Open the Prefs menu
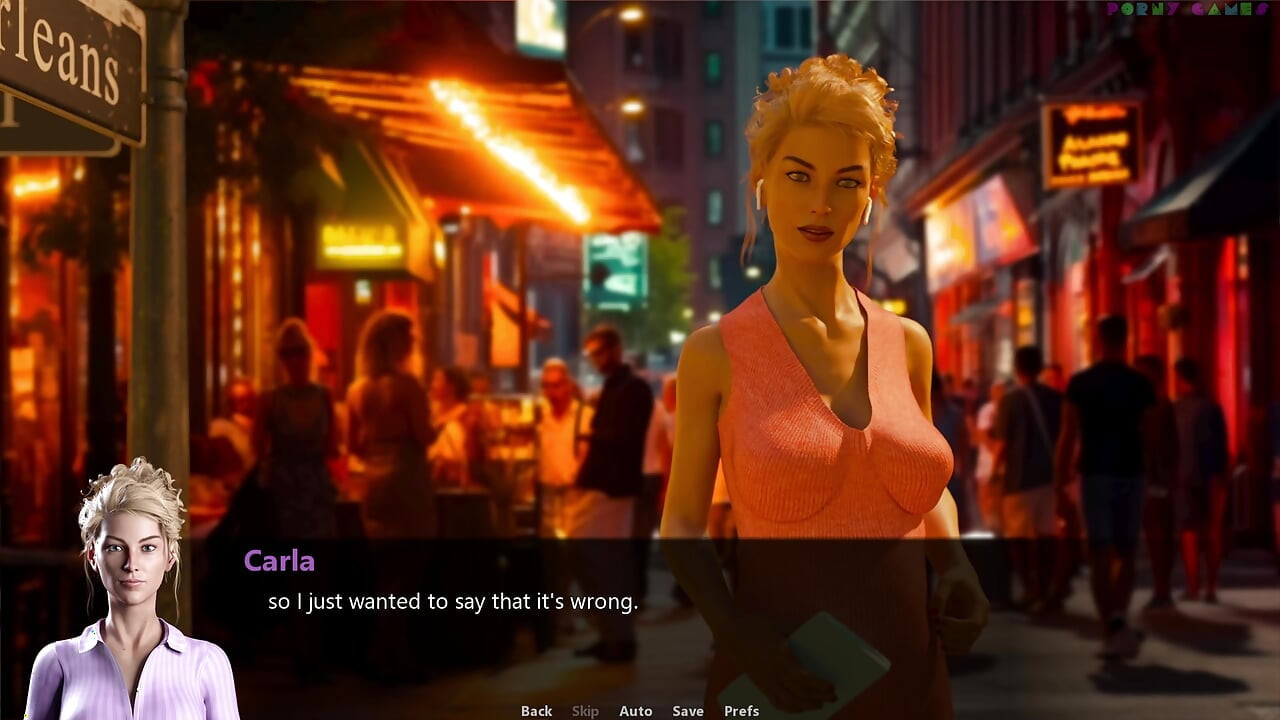 pyautogui.click(x=741, y=711)
